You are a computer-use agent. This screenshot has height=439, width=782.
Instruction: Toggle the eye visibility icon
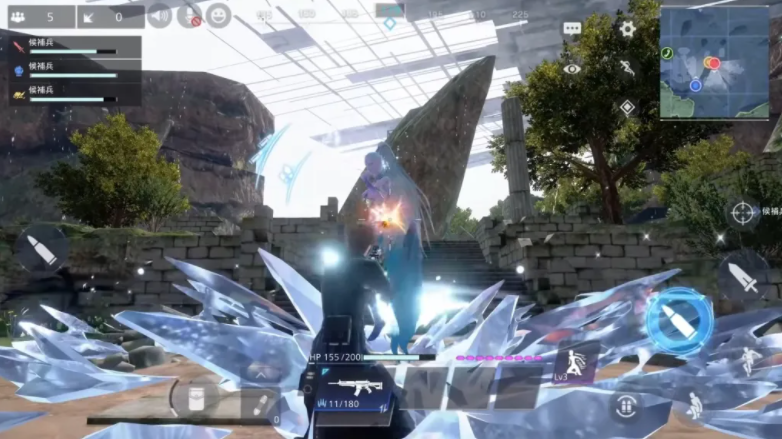pos(572,69)
